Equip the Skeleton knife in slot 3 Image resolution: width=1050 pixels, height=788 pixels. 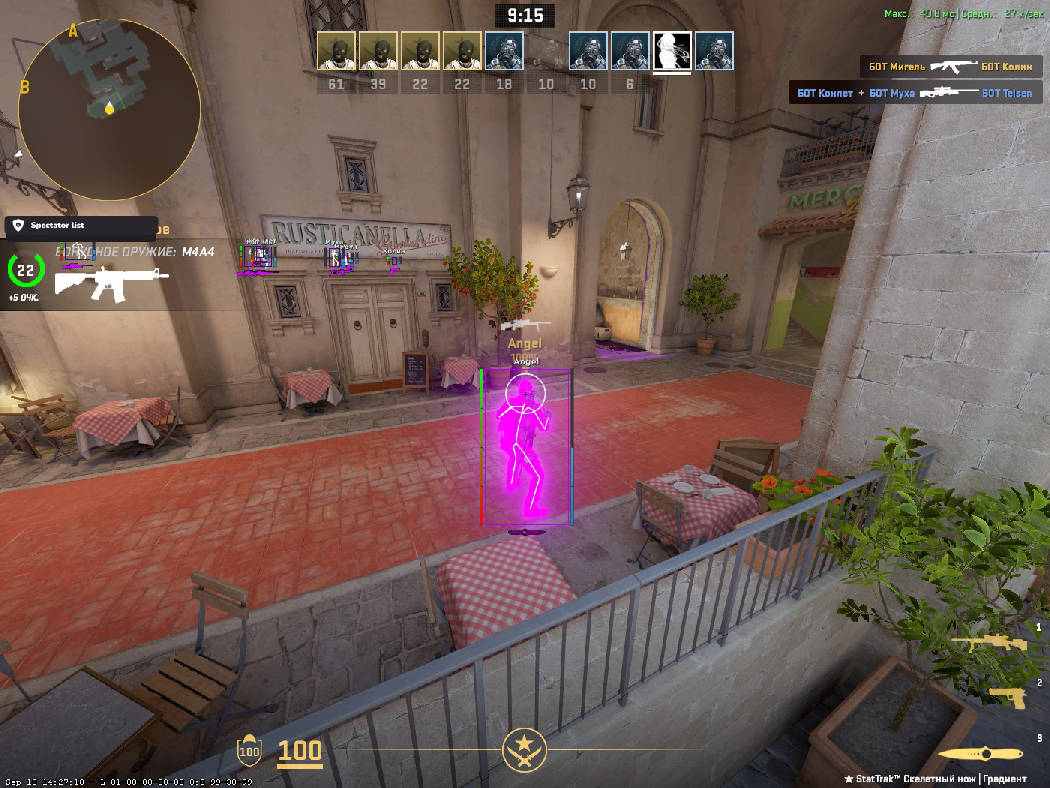(x=982, y=755)
